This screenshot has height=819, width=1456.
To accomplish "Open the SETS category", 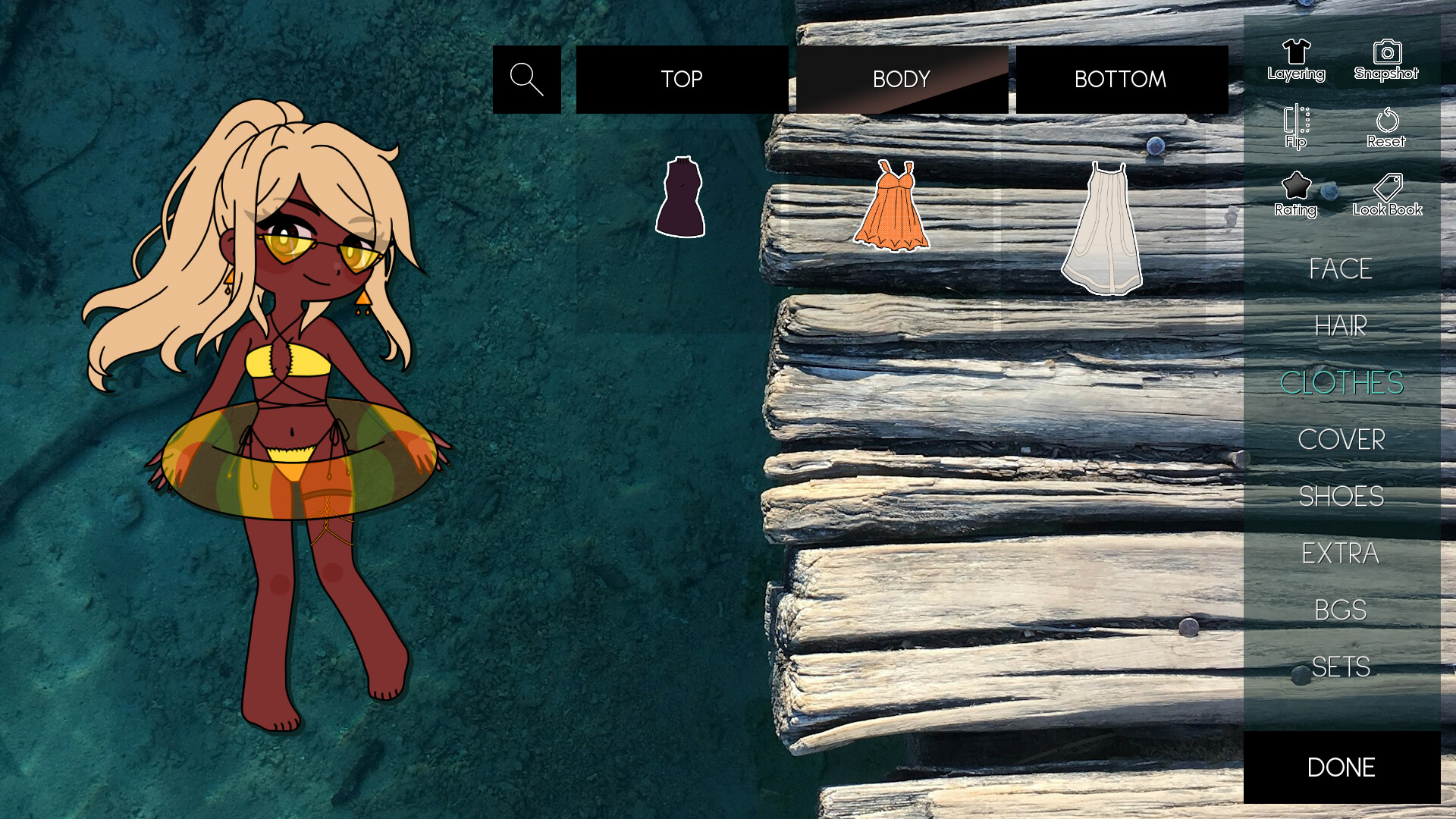I will point(1341,667).
